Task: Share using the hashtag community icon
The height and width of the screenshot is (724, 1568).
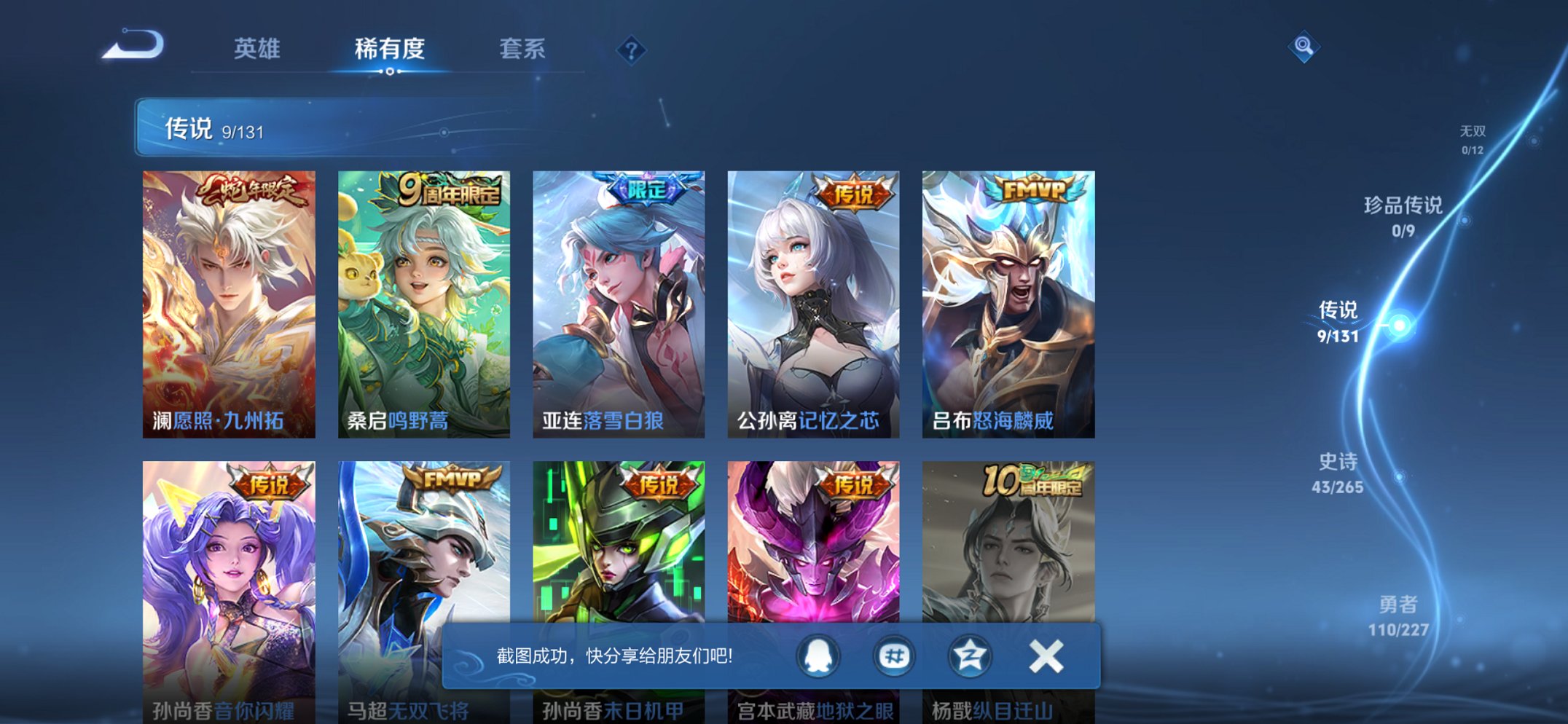Action: (893, 656)
